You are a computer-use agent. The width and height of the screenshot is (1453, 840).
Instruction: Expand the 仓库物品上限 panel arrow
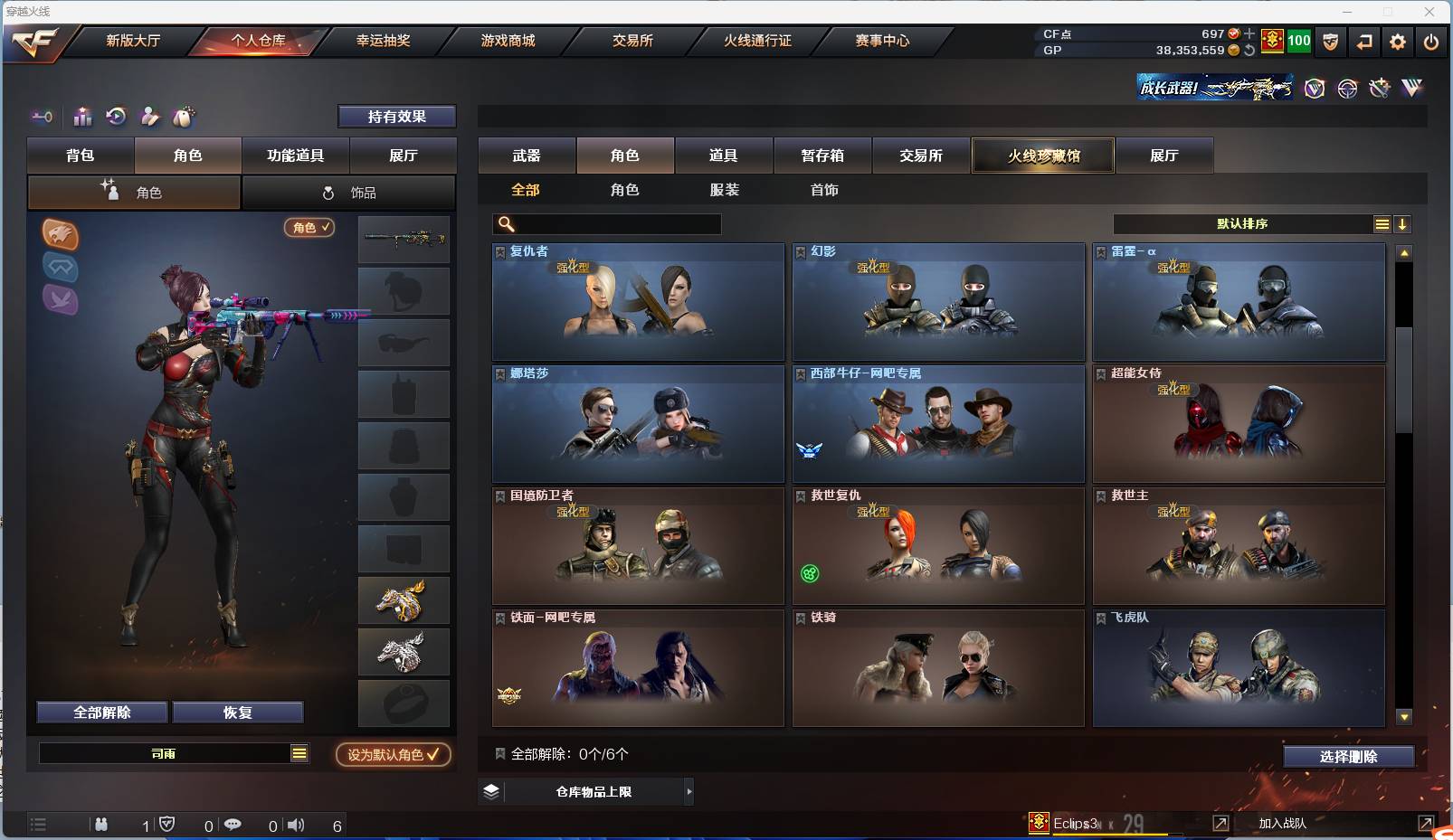point(690,791)
